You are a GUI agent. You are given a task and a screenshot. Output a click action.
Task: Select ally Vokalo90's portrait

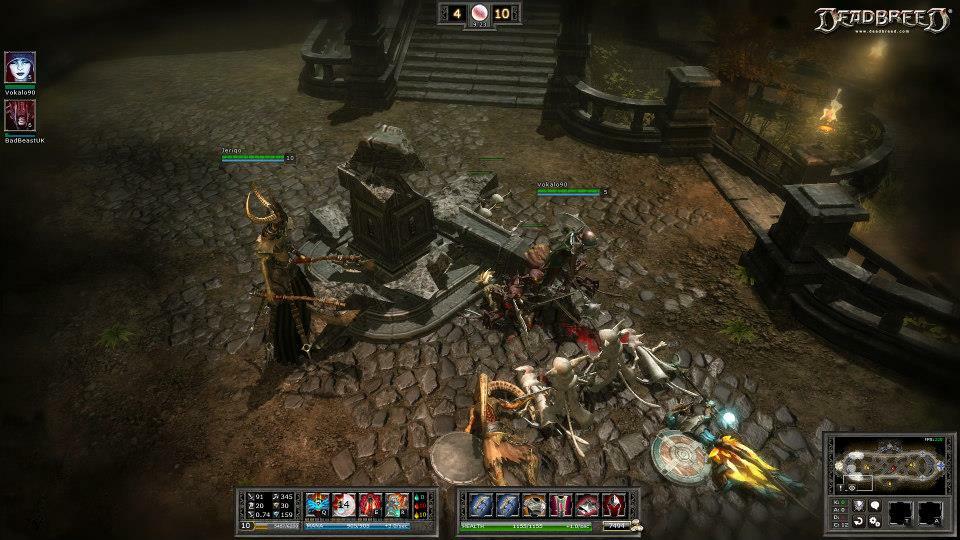click(x=20, y=67)
